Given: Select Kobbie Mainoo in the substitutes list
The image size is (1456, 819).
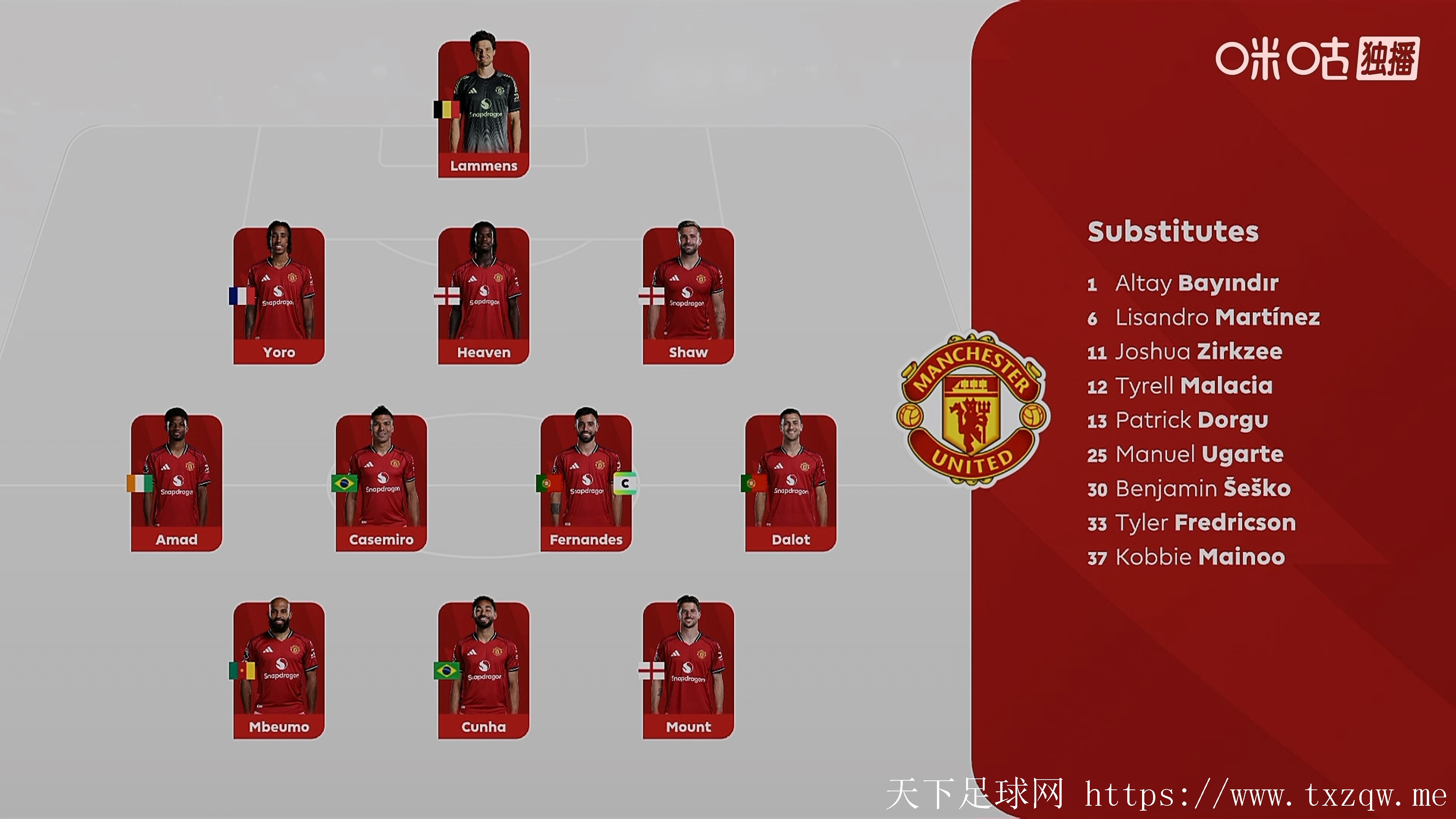Looking at the screenshot, I should [x=1199, y=557].
